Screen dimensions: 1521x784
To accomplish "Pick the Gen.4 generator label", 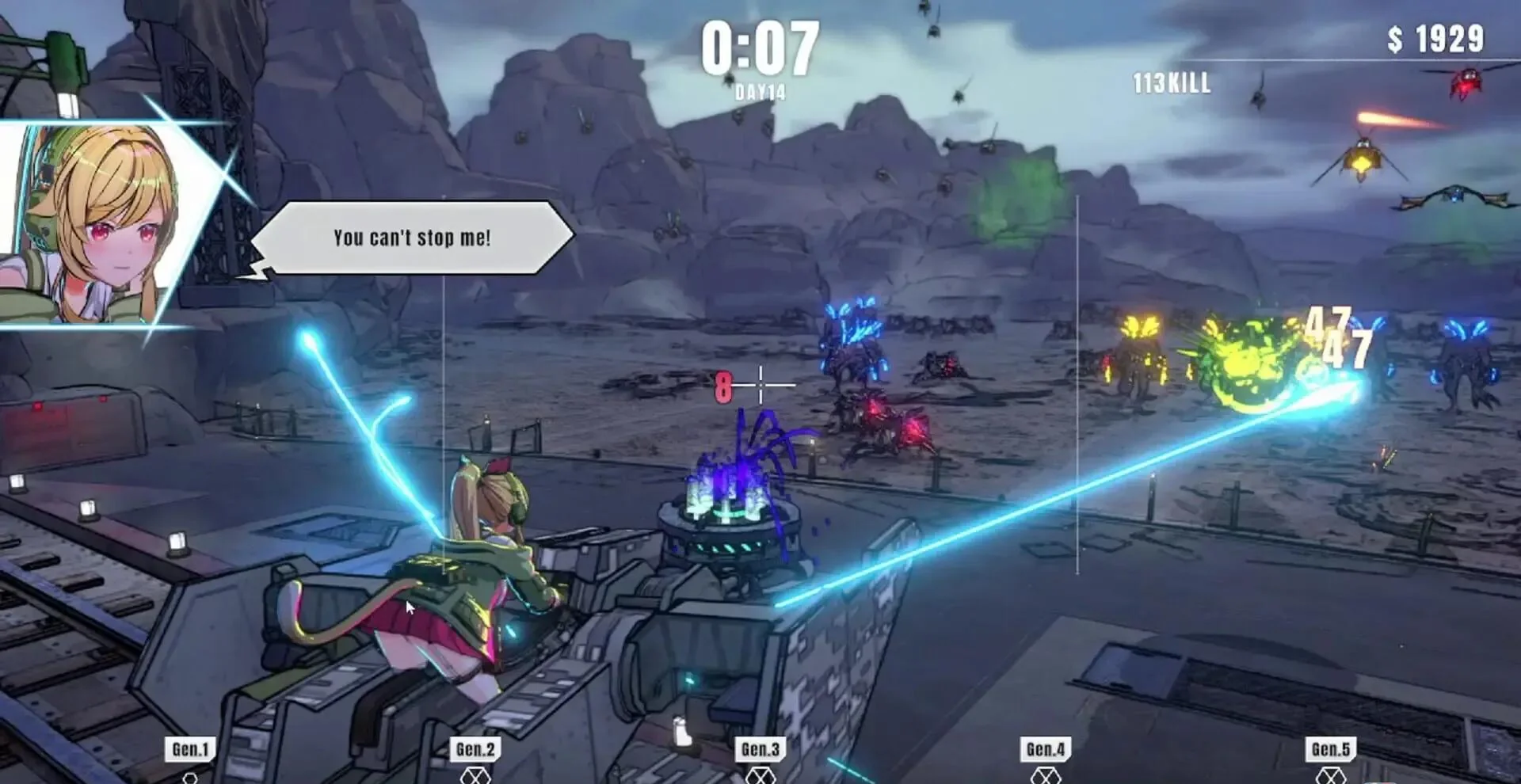I will point(1046,749).
